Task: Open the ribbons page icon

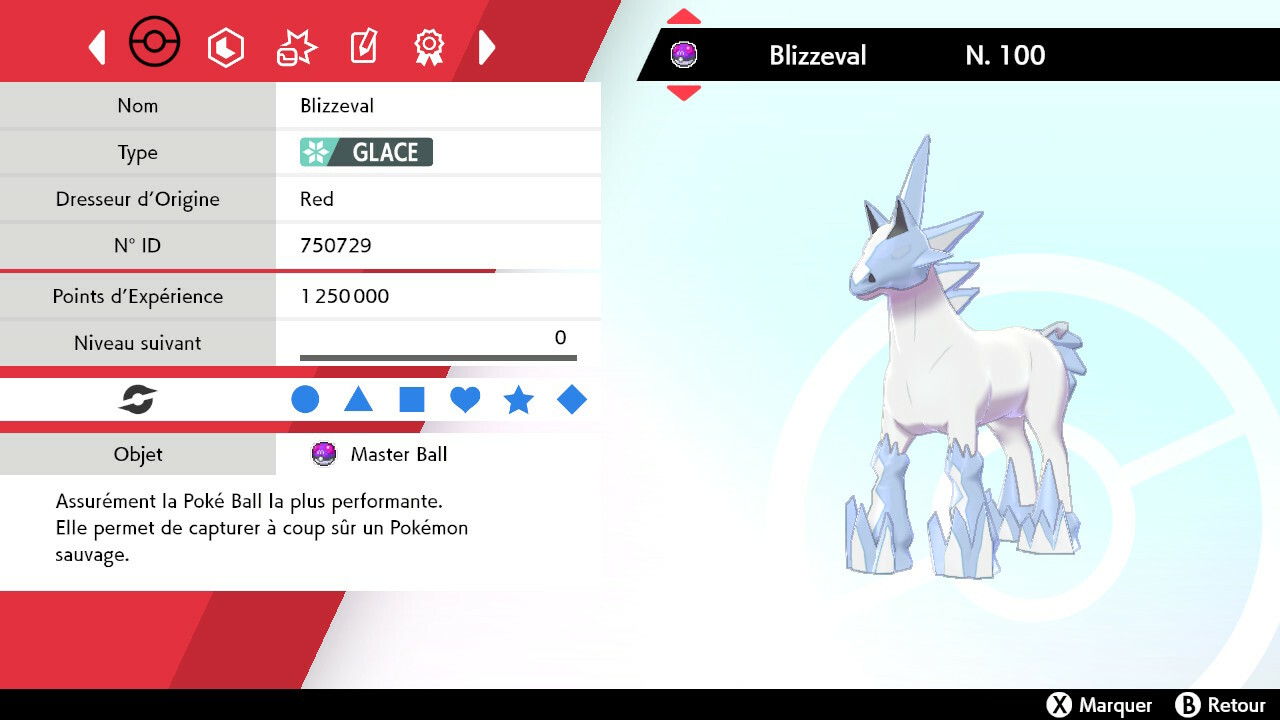Action: [x=429, y=46]
